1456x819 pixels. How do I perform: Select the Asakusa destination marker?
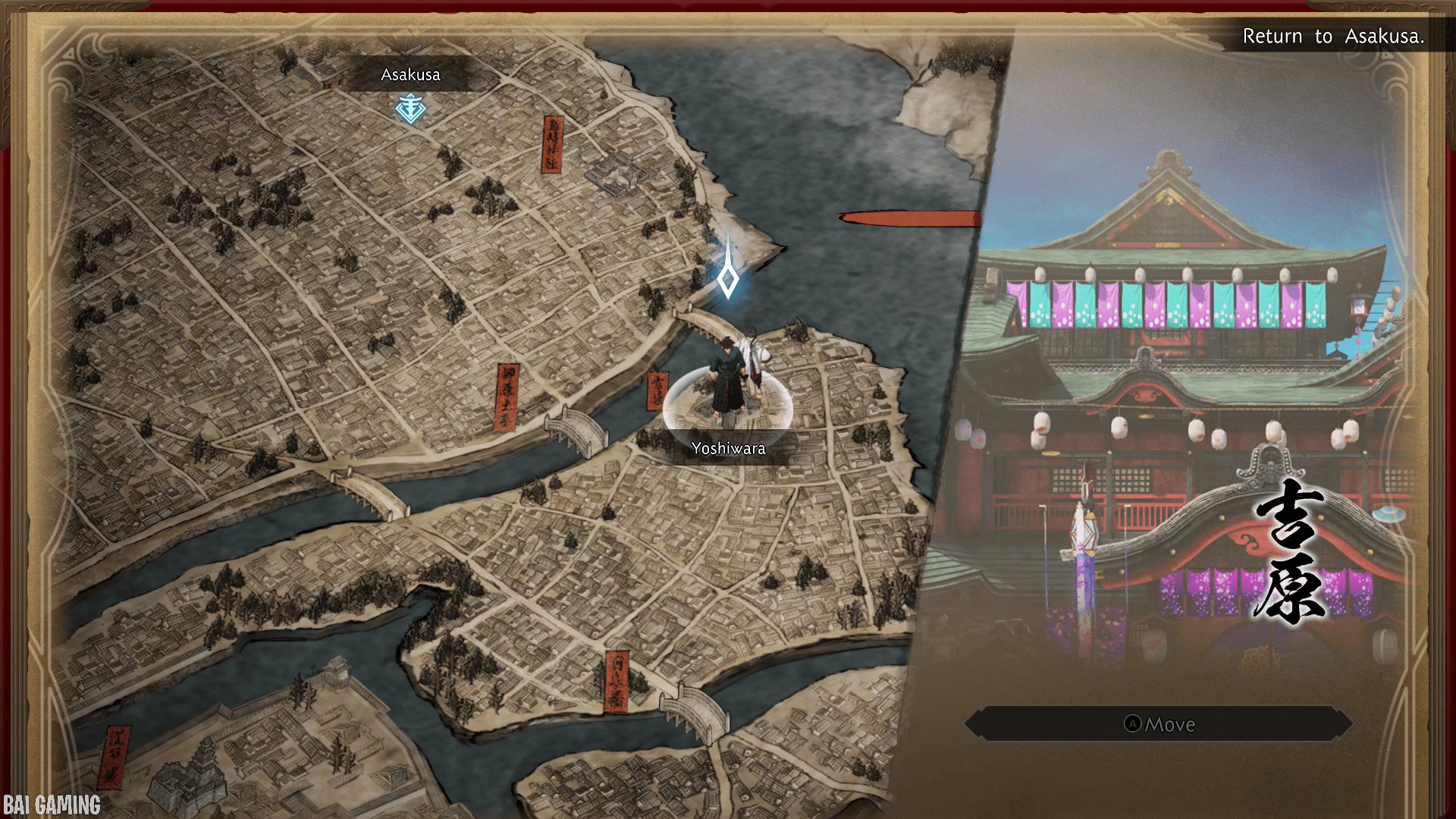pos(410,108)
